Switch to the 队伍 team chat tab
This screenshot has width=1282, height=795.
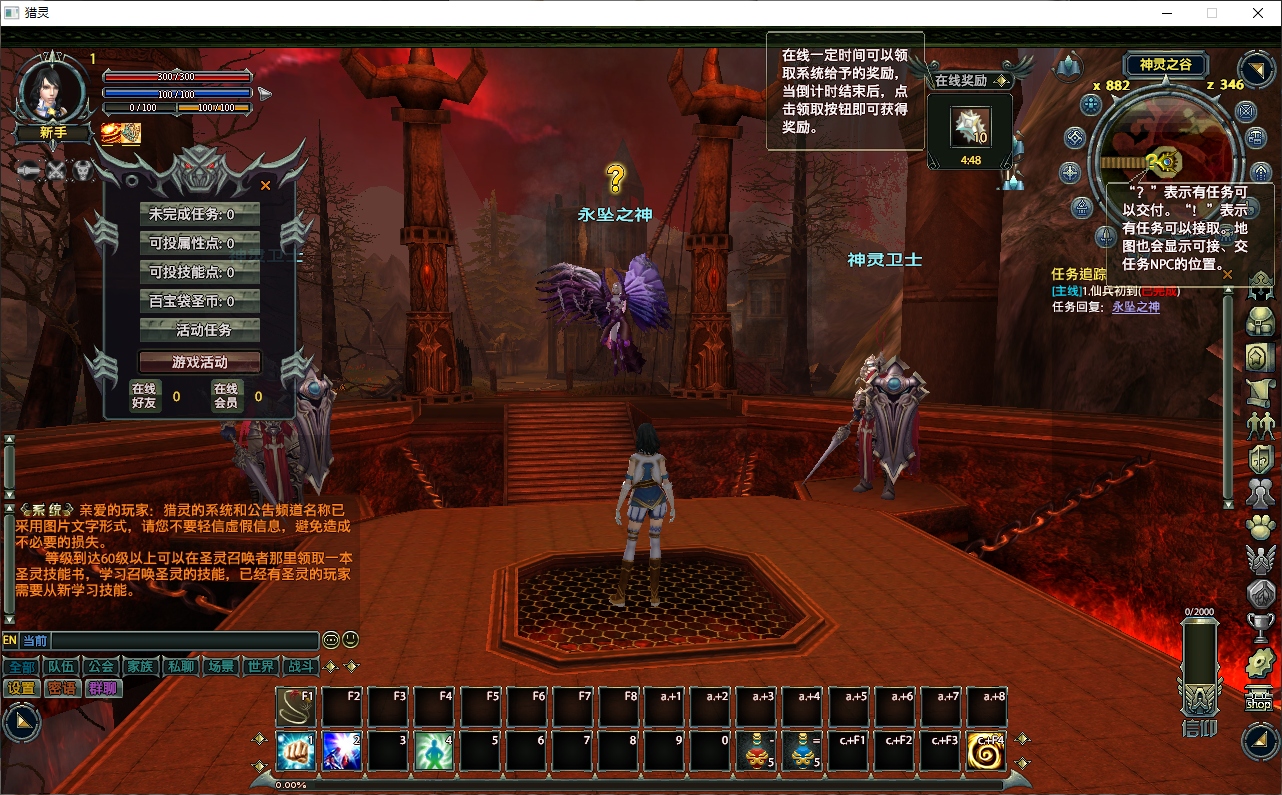61,667
